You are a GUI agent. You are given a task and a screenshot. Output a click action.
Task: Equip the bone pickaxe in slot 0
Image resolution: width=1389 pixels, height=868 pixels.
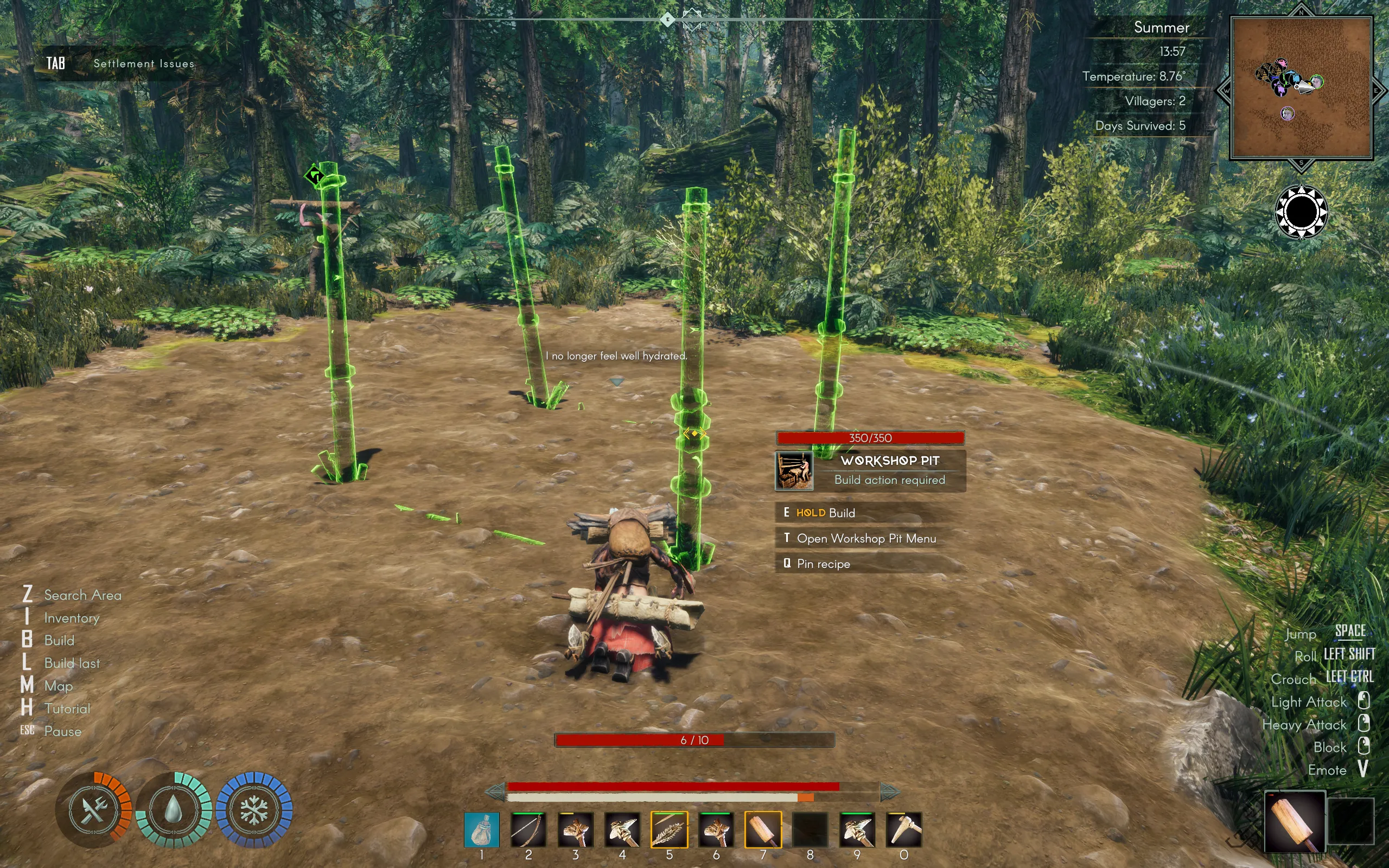pos(904,829)
